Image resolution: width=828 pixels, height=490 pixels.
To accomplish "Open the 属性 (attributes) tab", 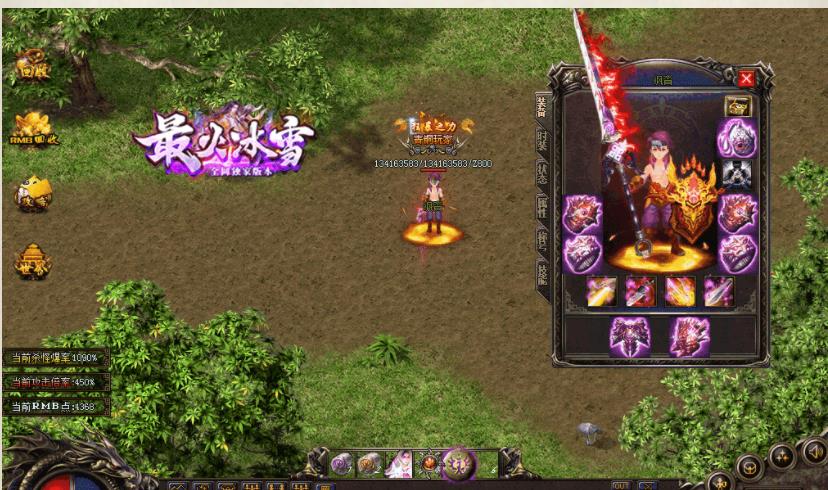I will click(x=541, y=207).
